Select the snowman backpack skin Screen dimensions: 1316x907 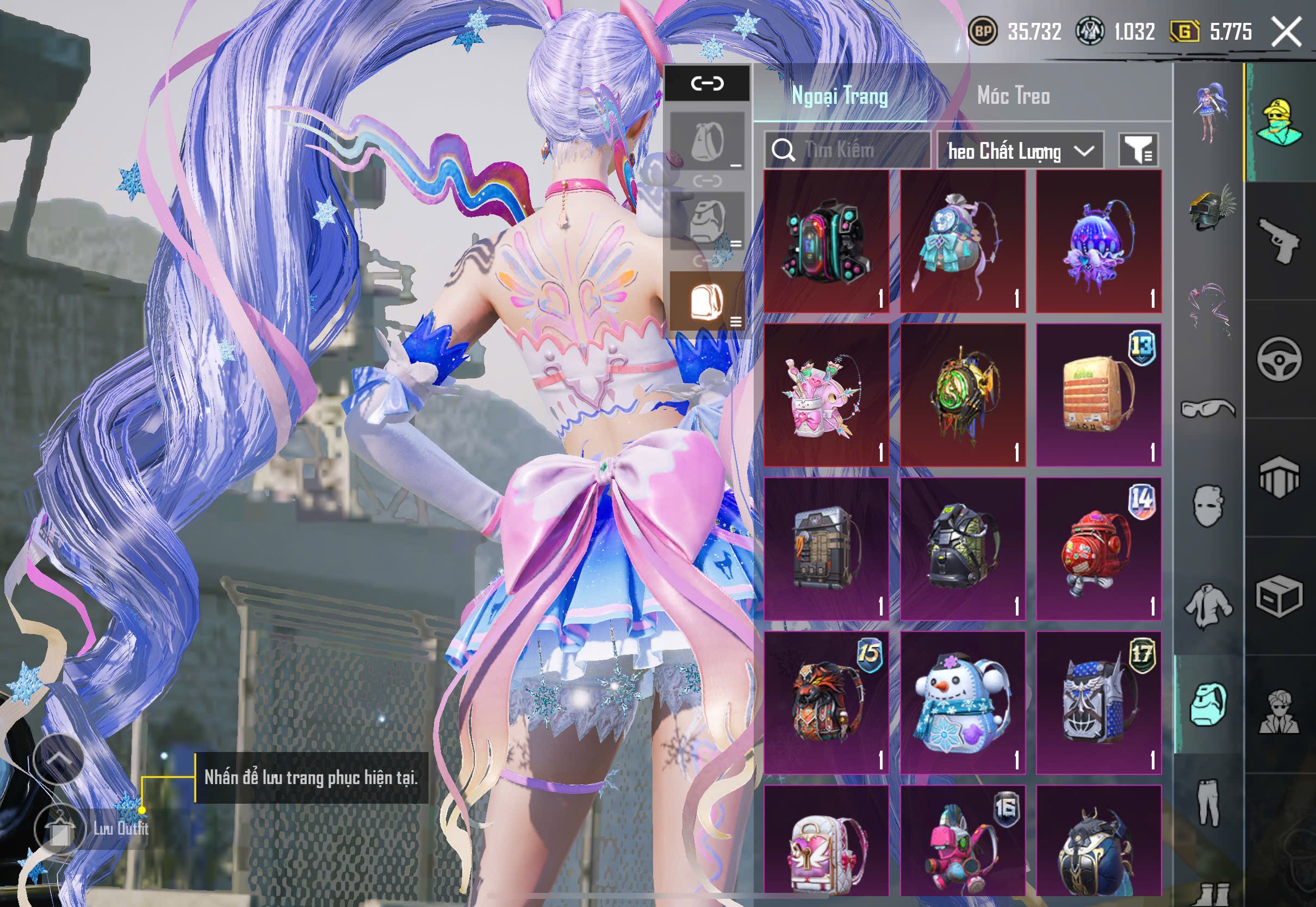(963, 703)
